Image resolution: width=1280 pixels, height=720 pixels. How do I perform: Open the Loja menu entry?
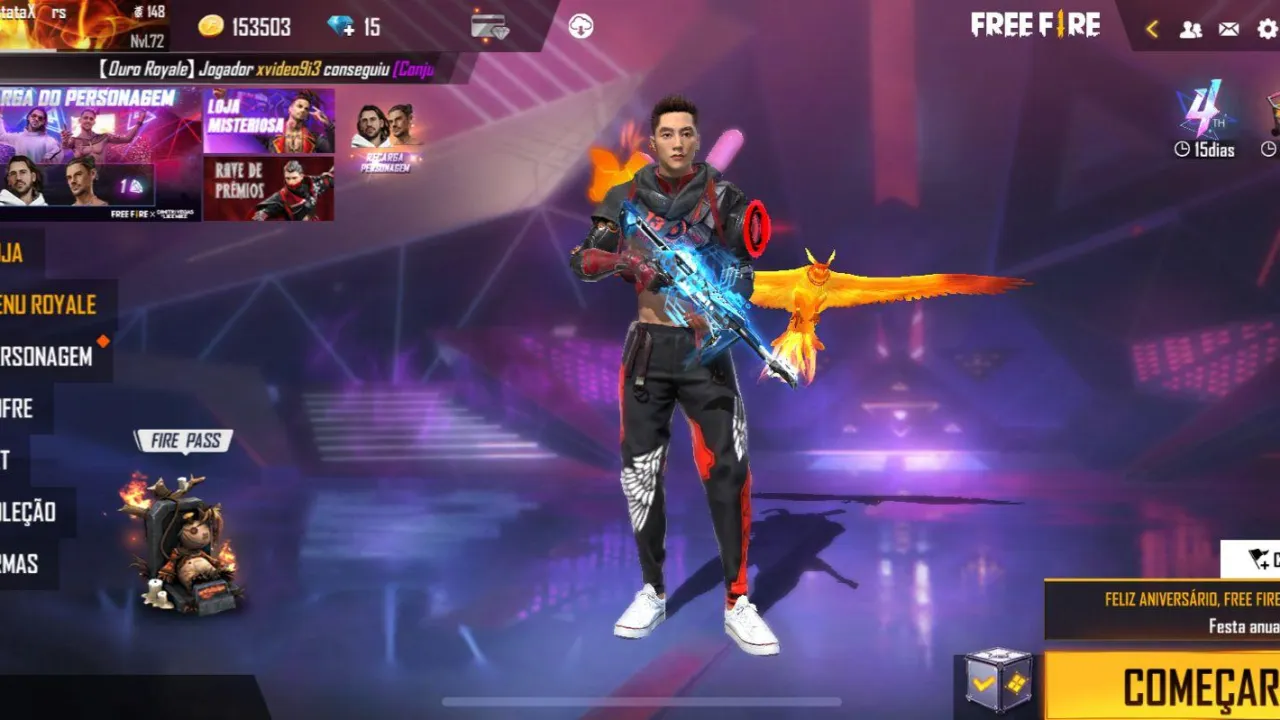(10, 255)
